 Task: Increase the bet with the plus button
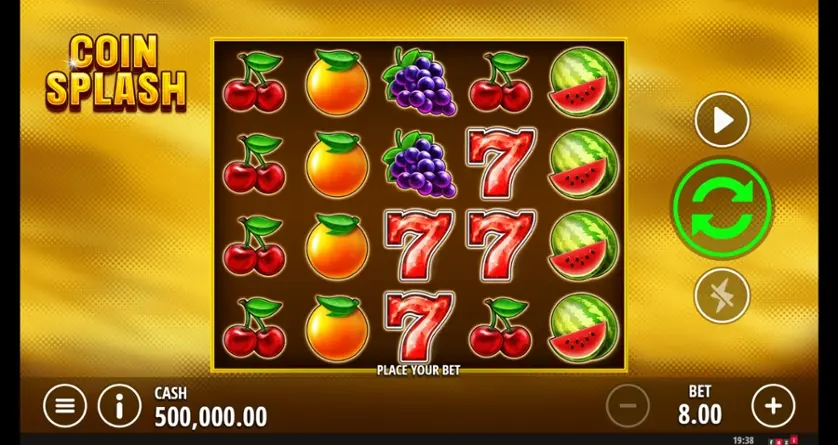click(772, 406)
